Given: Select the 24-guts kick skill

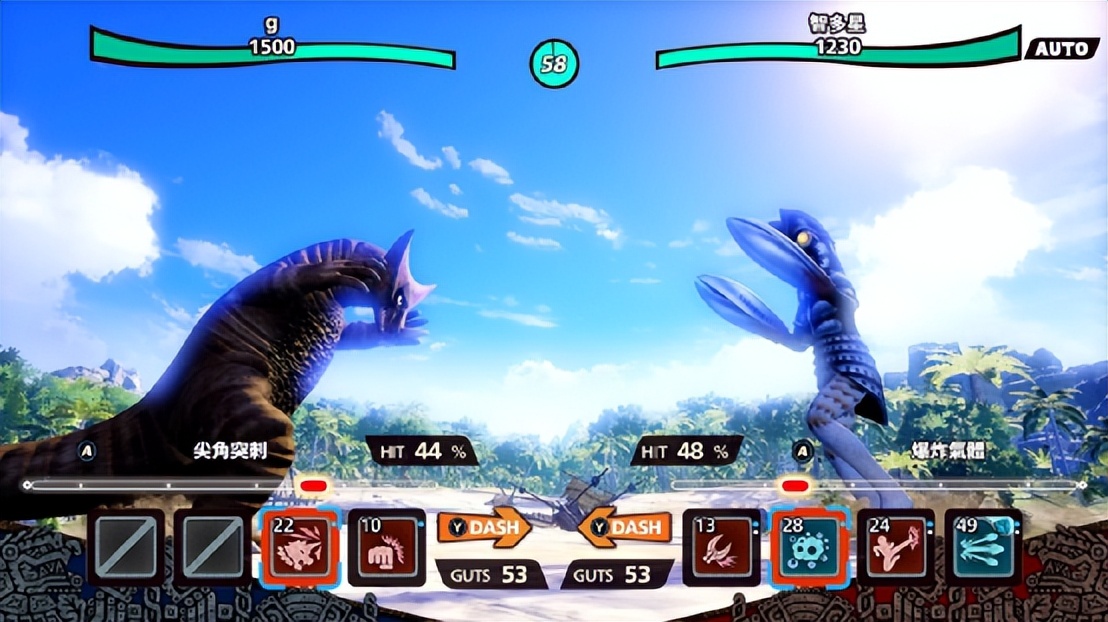Looking at the screenshot, I should (x=896, y=547).
